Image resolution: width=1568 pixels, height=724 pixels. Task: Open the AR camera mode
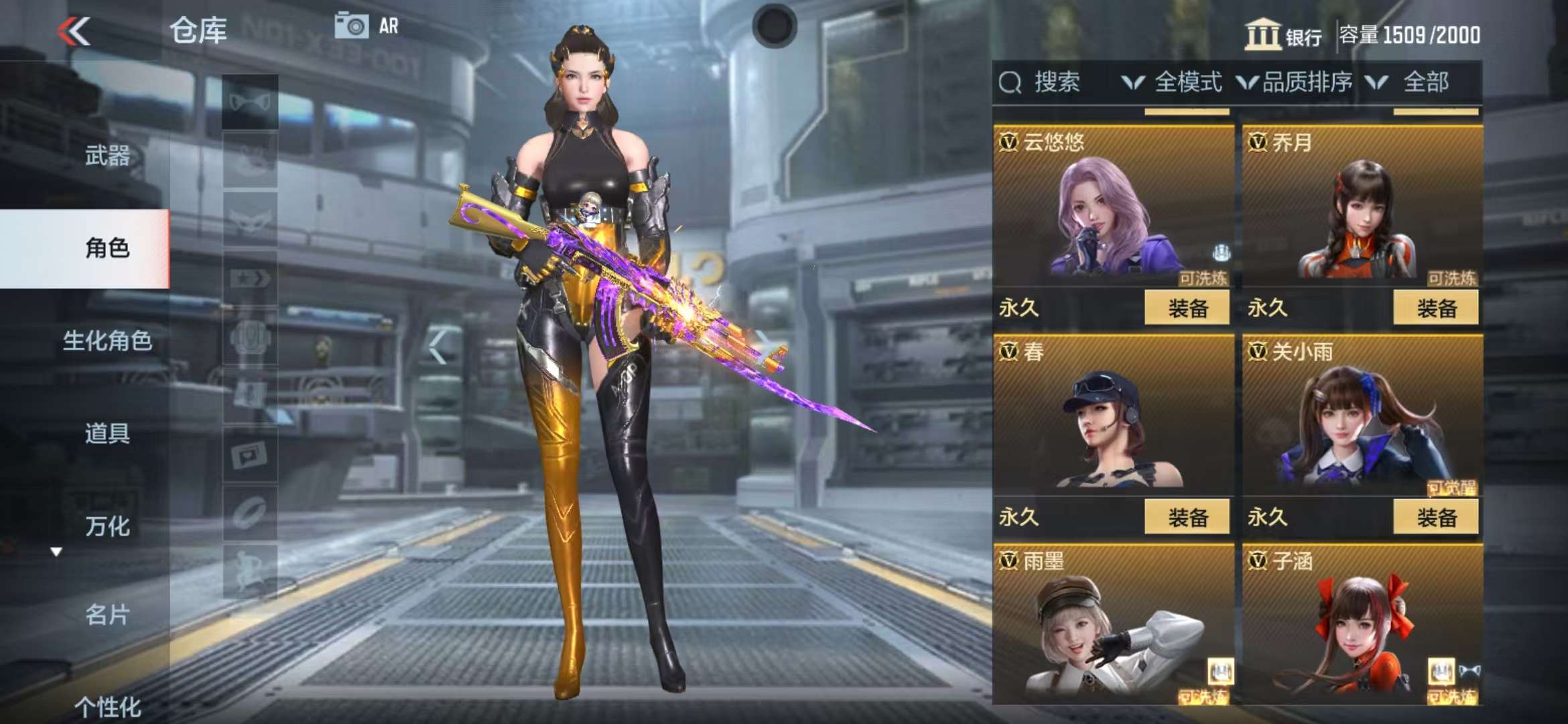coord(367,26)
